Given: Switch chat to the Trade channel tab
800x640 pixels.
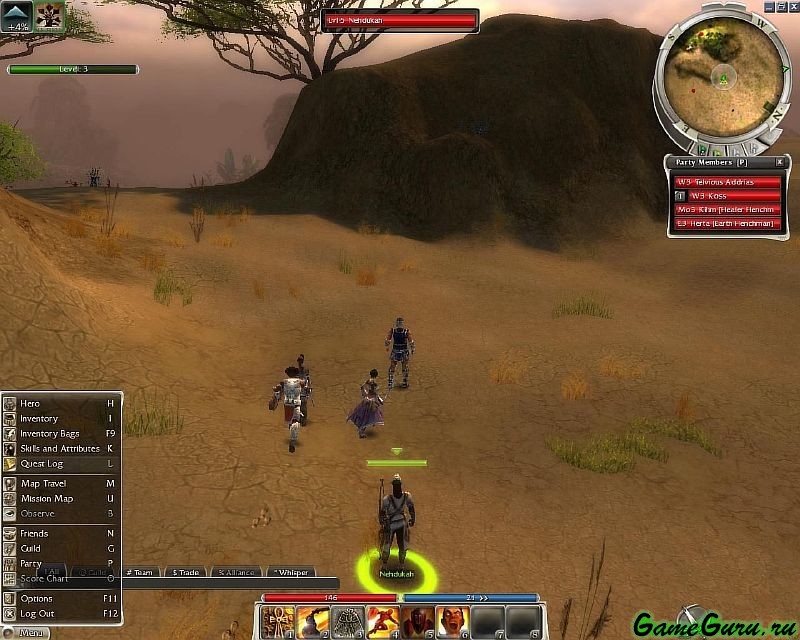Looking at the screenshot, I should [x=186, y=572].
